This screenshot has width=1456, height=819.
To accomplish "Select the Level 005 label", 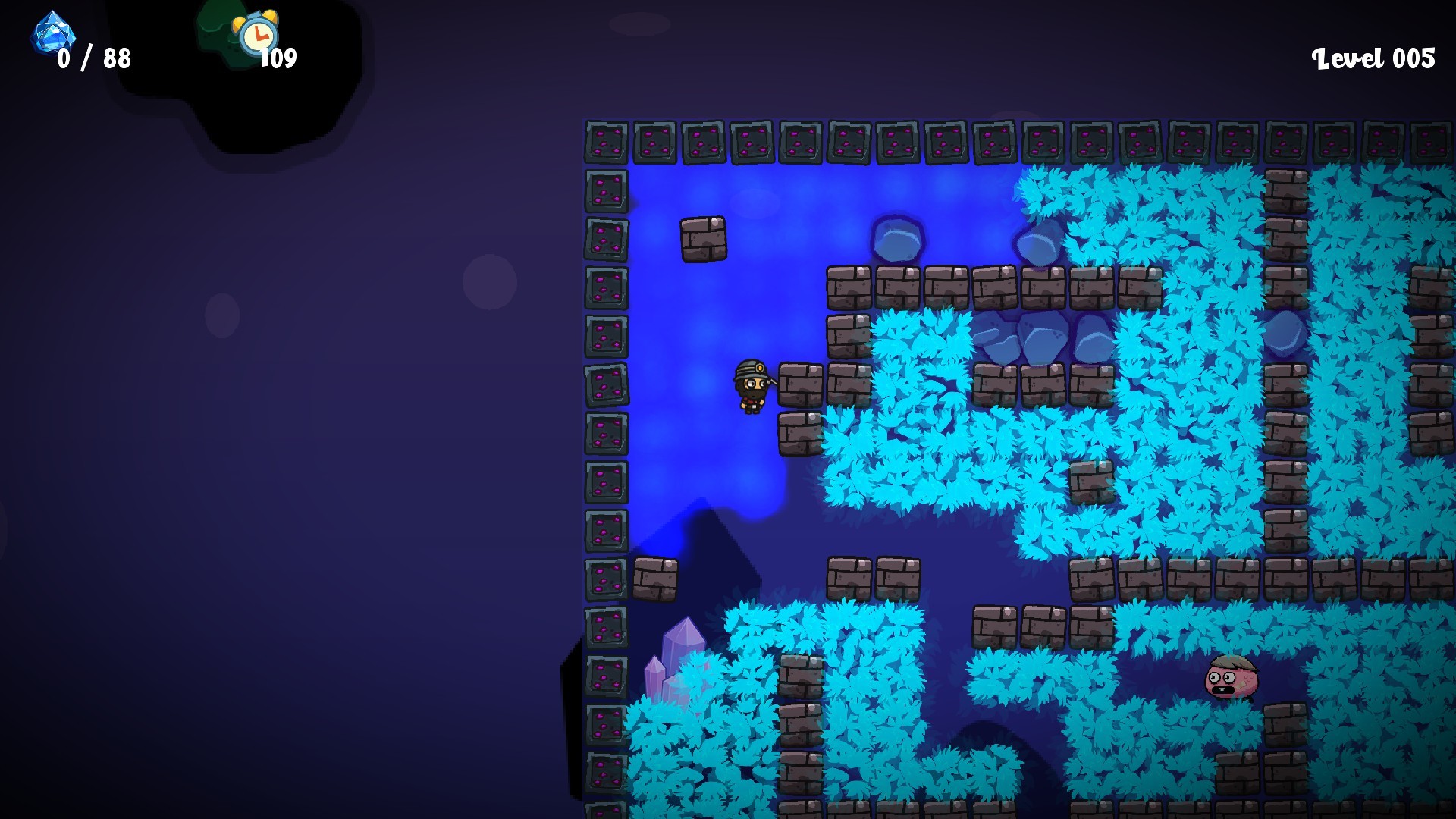I will (x=1373, y=57).
